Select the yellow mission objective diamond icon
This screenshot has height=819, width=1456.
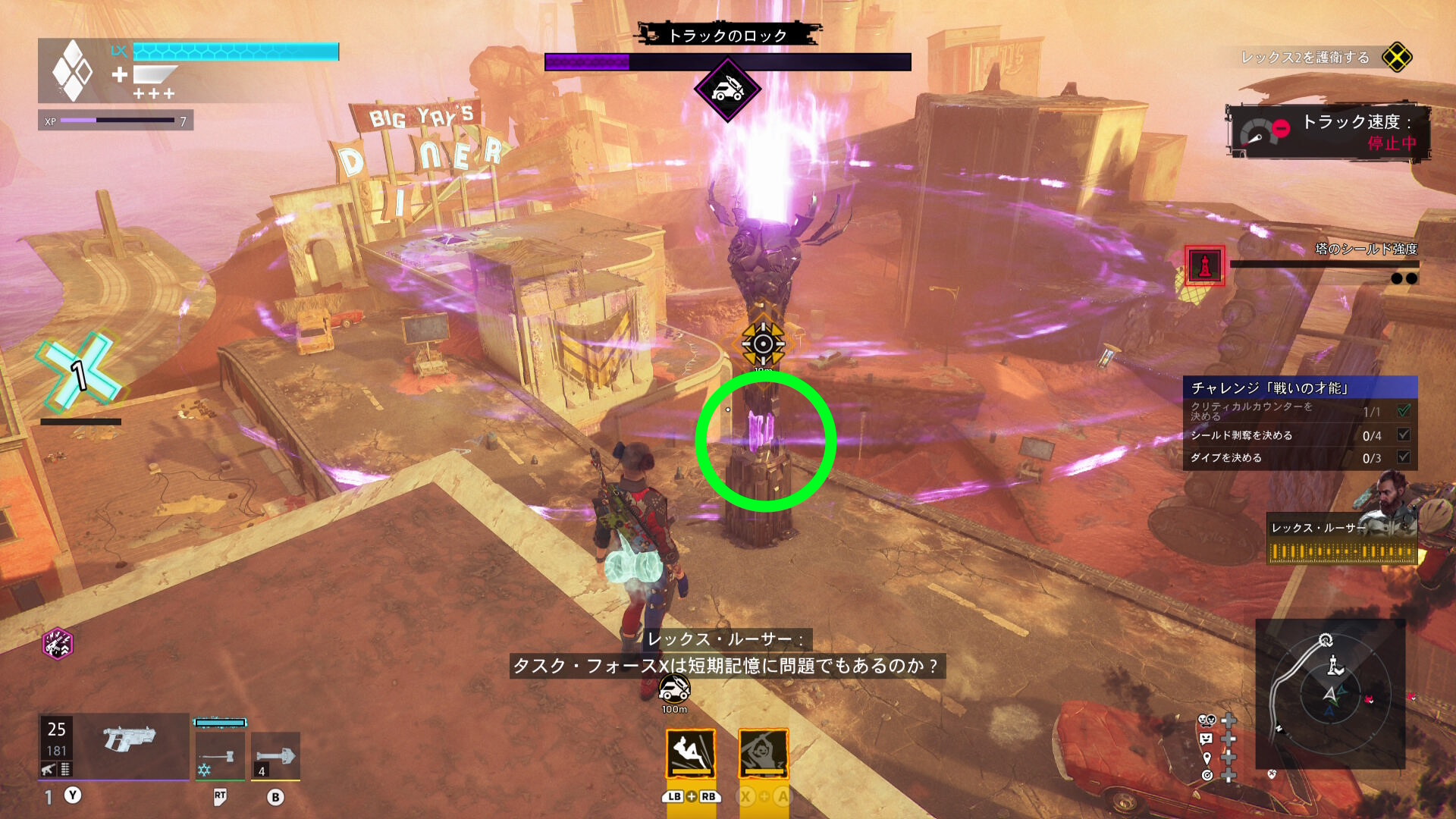pyautogui.click(x=1397, y=58)
